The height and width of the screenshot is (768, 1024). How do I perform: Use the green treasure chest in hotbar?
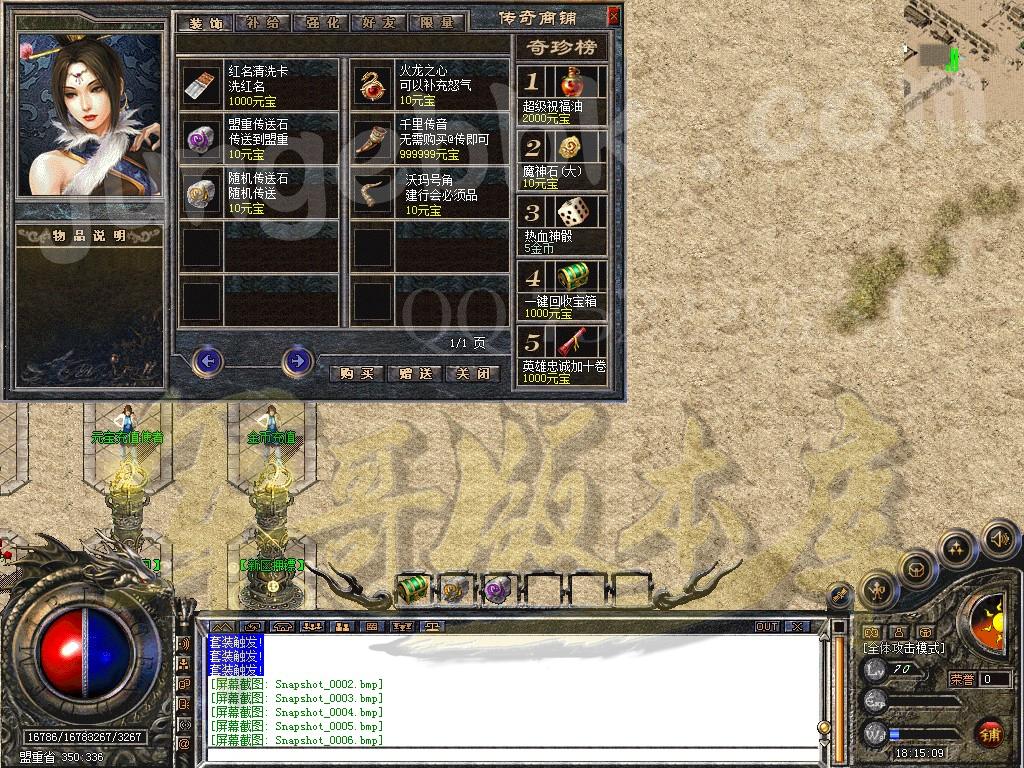point(413,590)
